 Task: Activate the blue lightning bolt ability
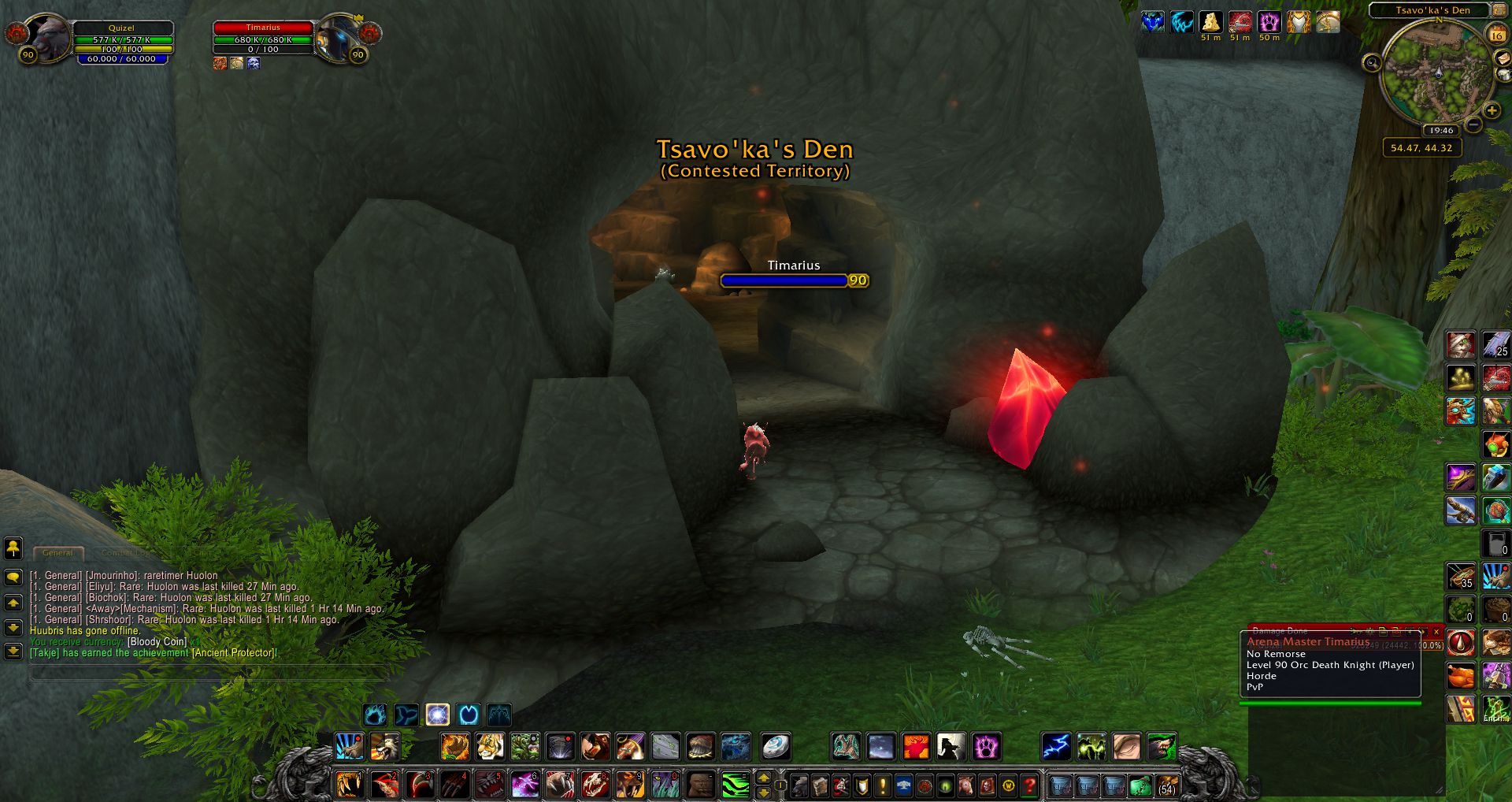click(x=1056, y=746)
